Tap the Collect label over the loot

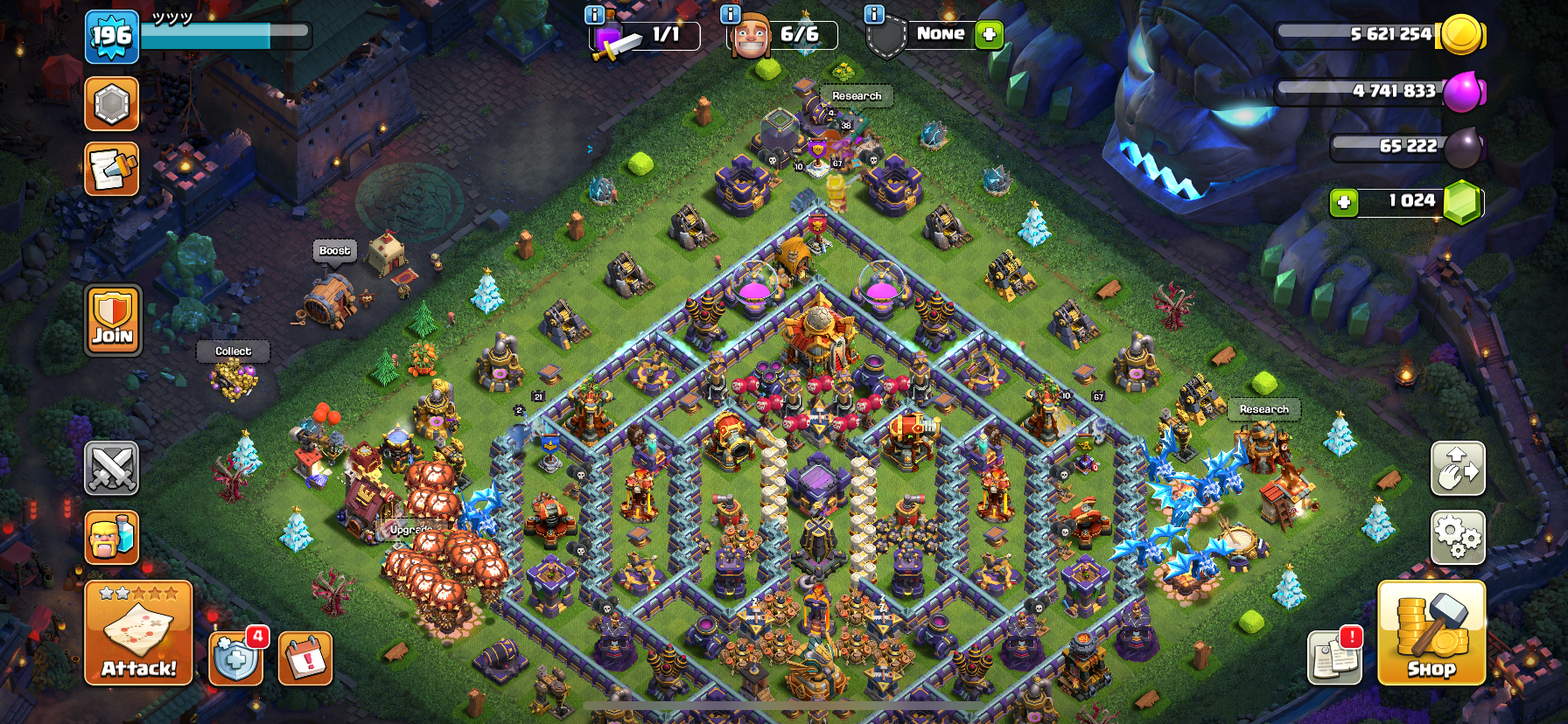[x=234, y=352]
